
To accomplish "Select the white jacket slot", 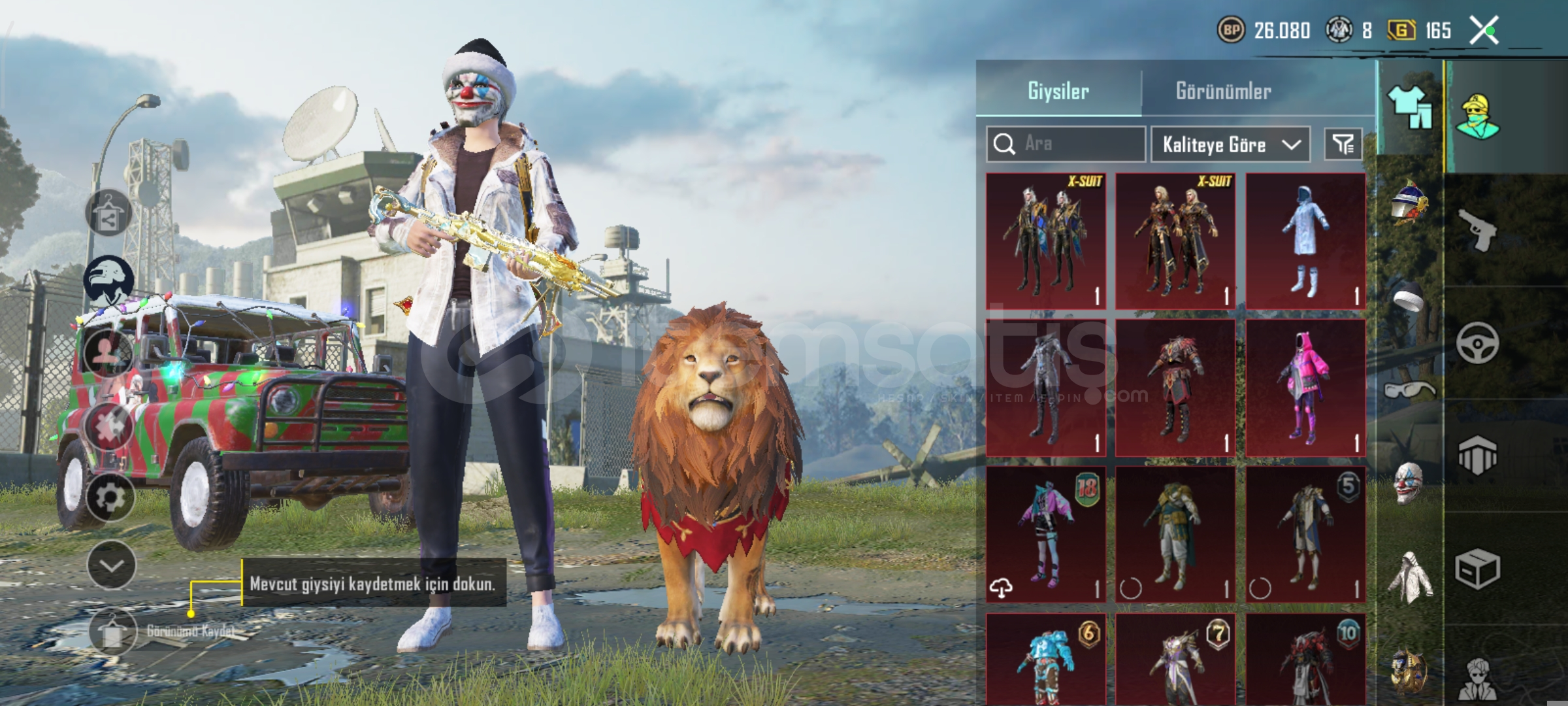I will click(1409, 577).
